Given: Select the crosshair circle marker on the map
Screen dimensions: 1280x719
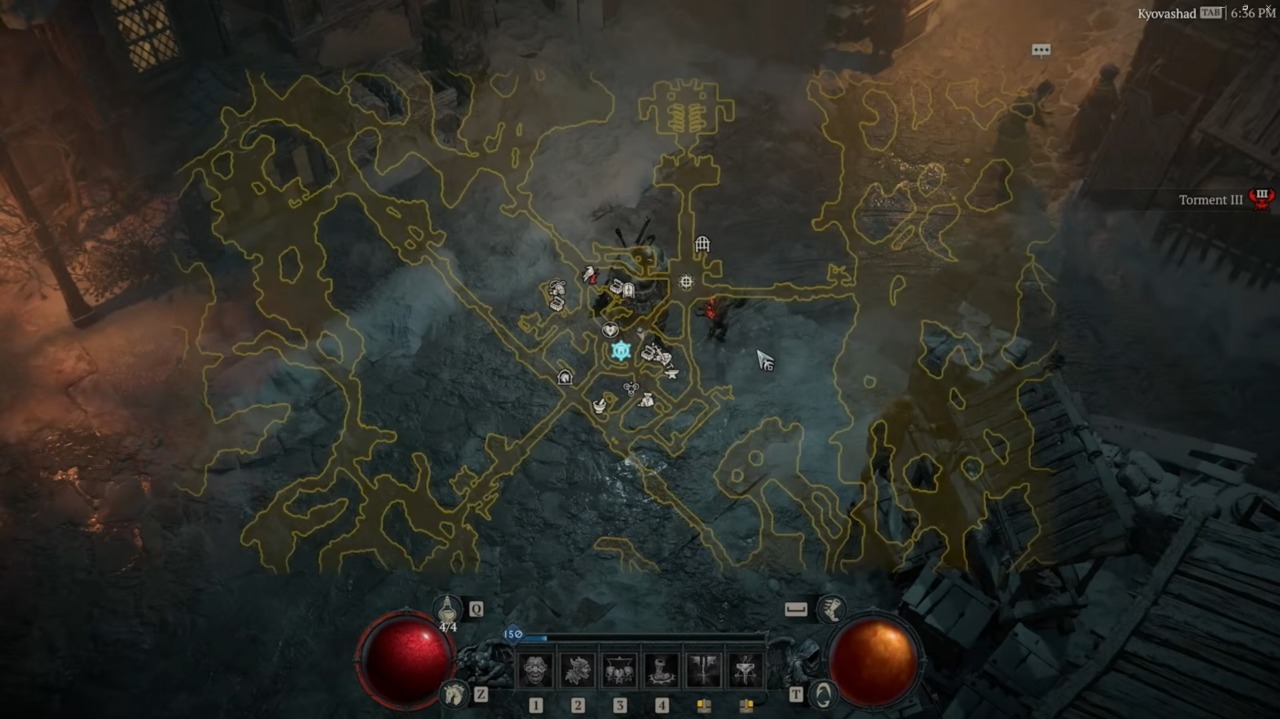Looking at the screenshot, I should pos(686,282).
